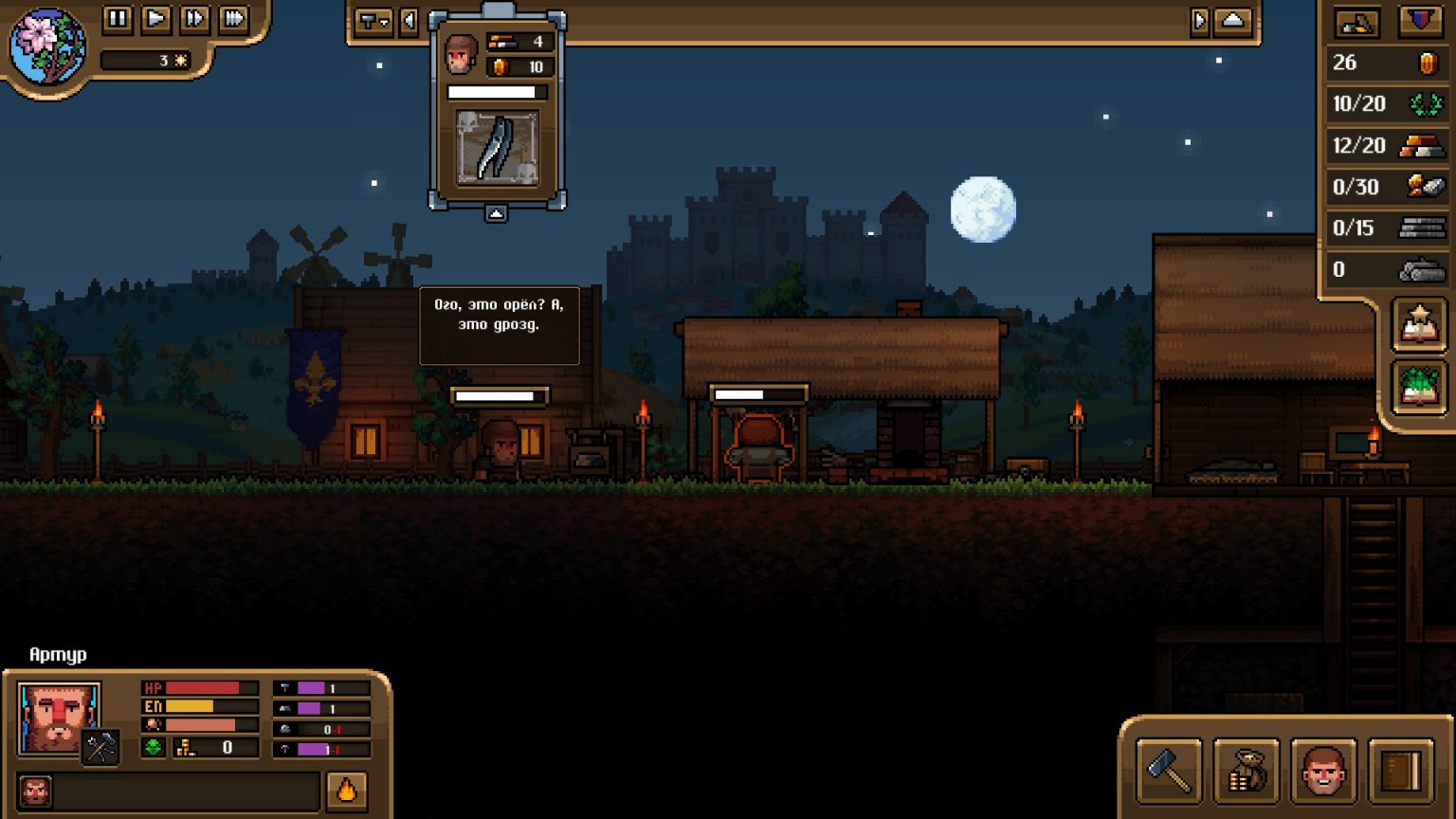Open the brown journal book
Screen dimensions: 1456x819
pos(1400,770)
